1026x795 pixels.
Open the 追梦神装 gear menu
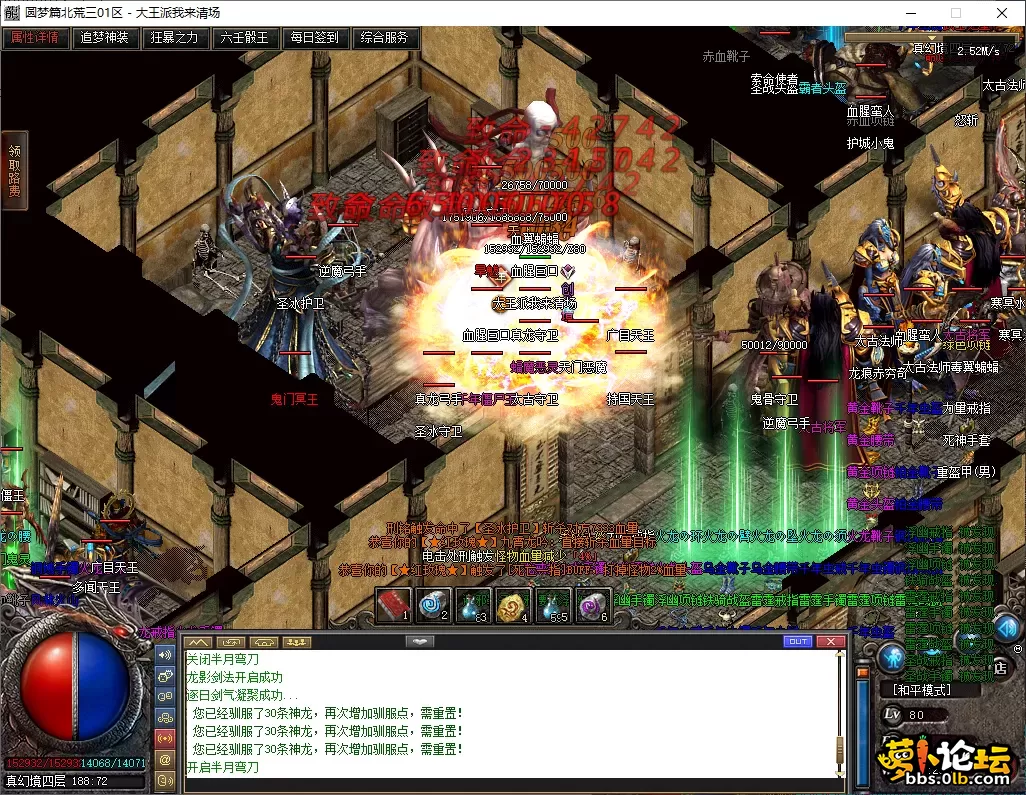105,38
